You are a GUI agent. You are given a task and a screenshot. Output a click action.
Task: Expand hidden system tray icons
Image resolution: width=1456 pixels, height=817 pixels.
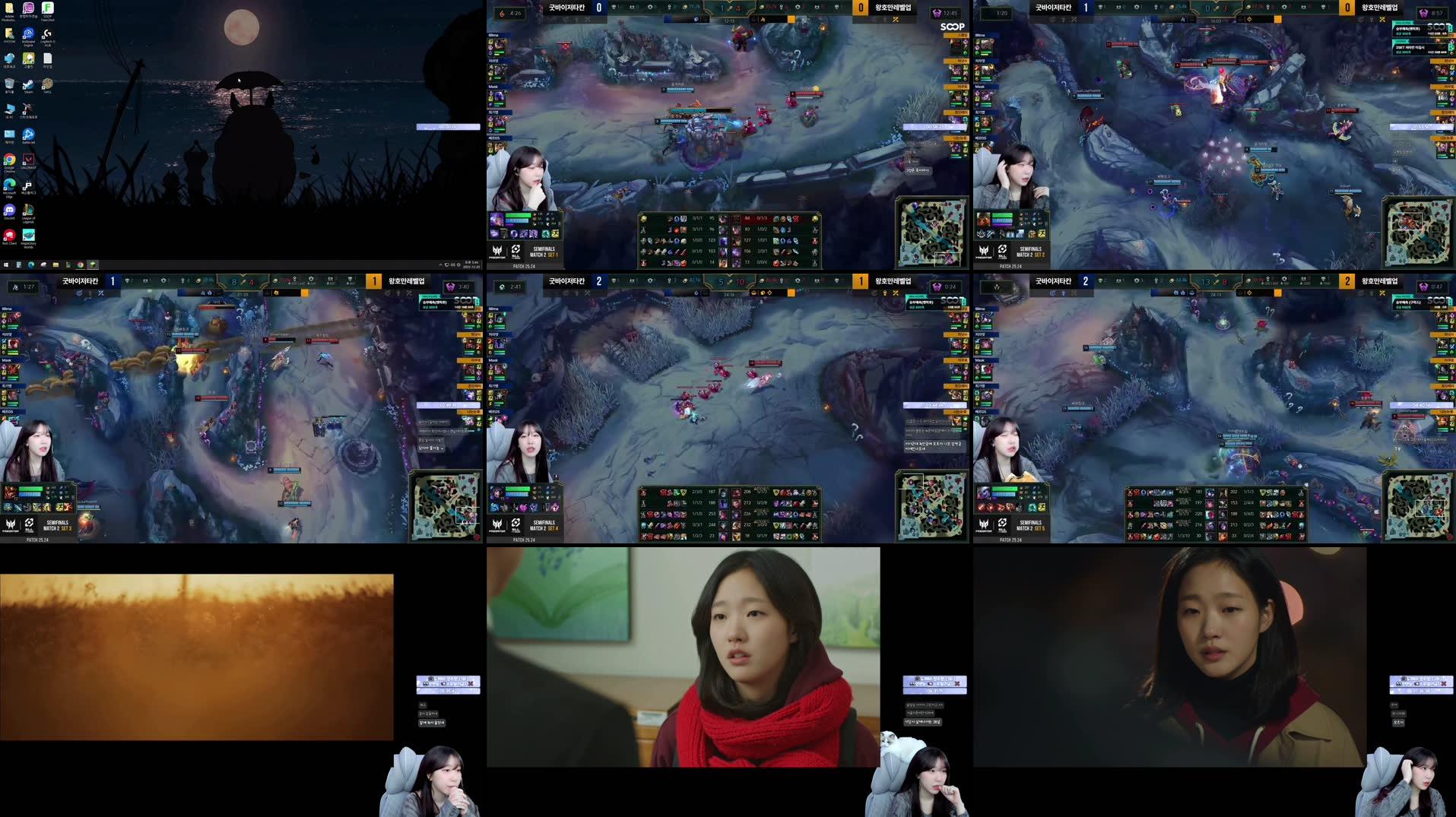(440, 264)
